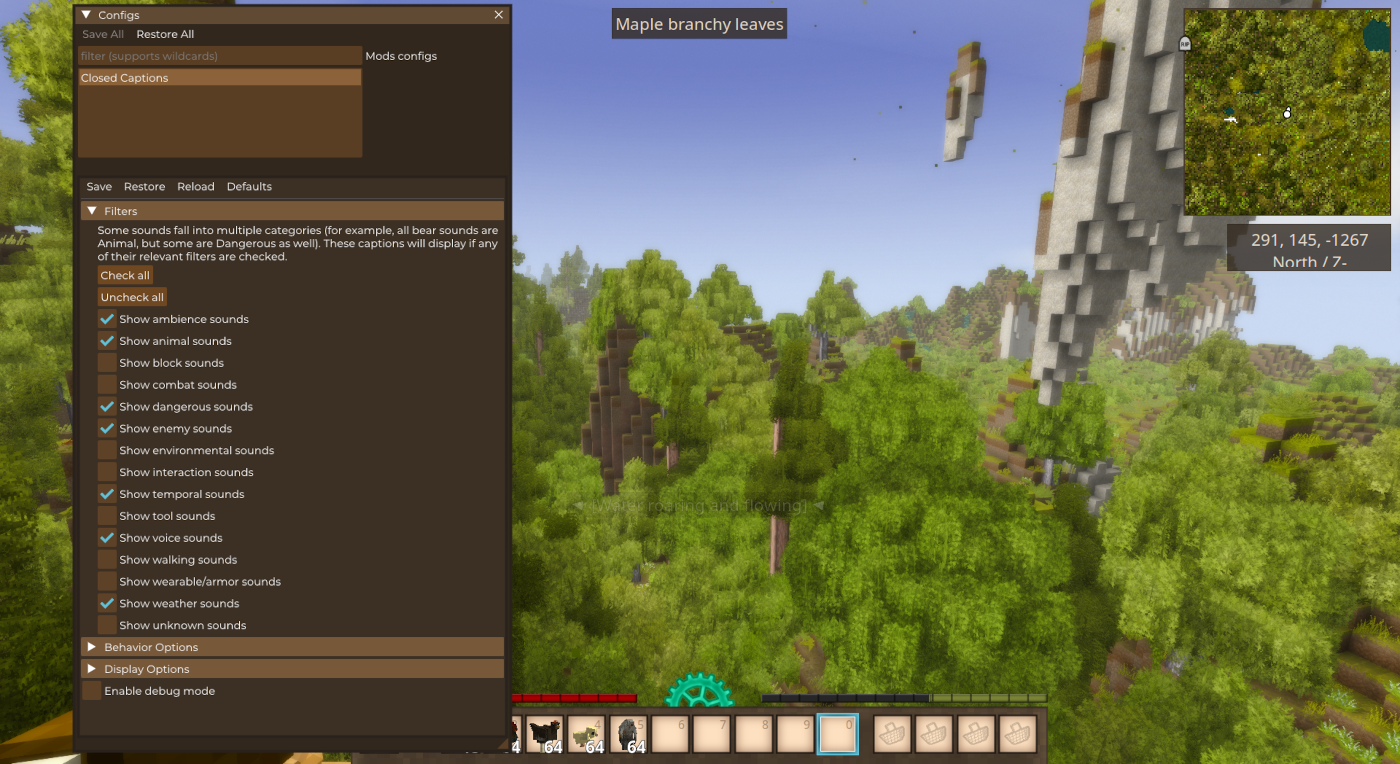Uncheck all caption filters
The width and height of the screenshot is (1400, 764).
point(132,297)
